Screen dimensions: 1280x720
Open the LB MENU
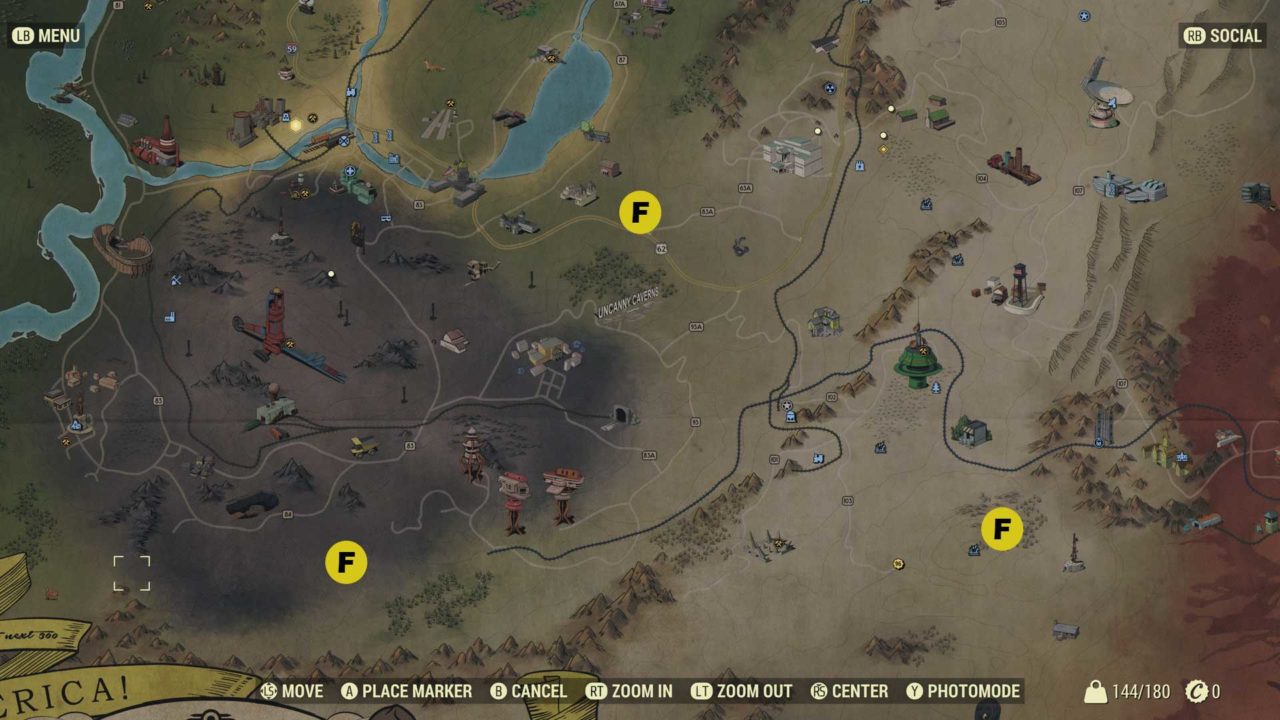coord(45,36)
